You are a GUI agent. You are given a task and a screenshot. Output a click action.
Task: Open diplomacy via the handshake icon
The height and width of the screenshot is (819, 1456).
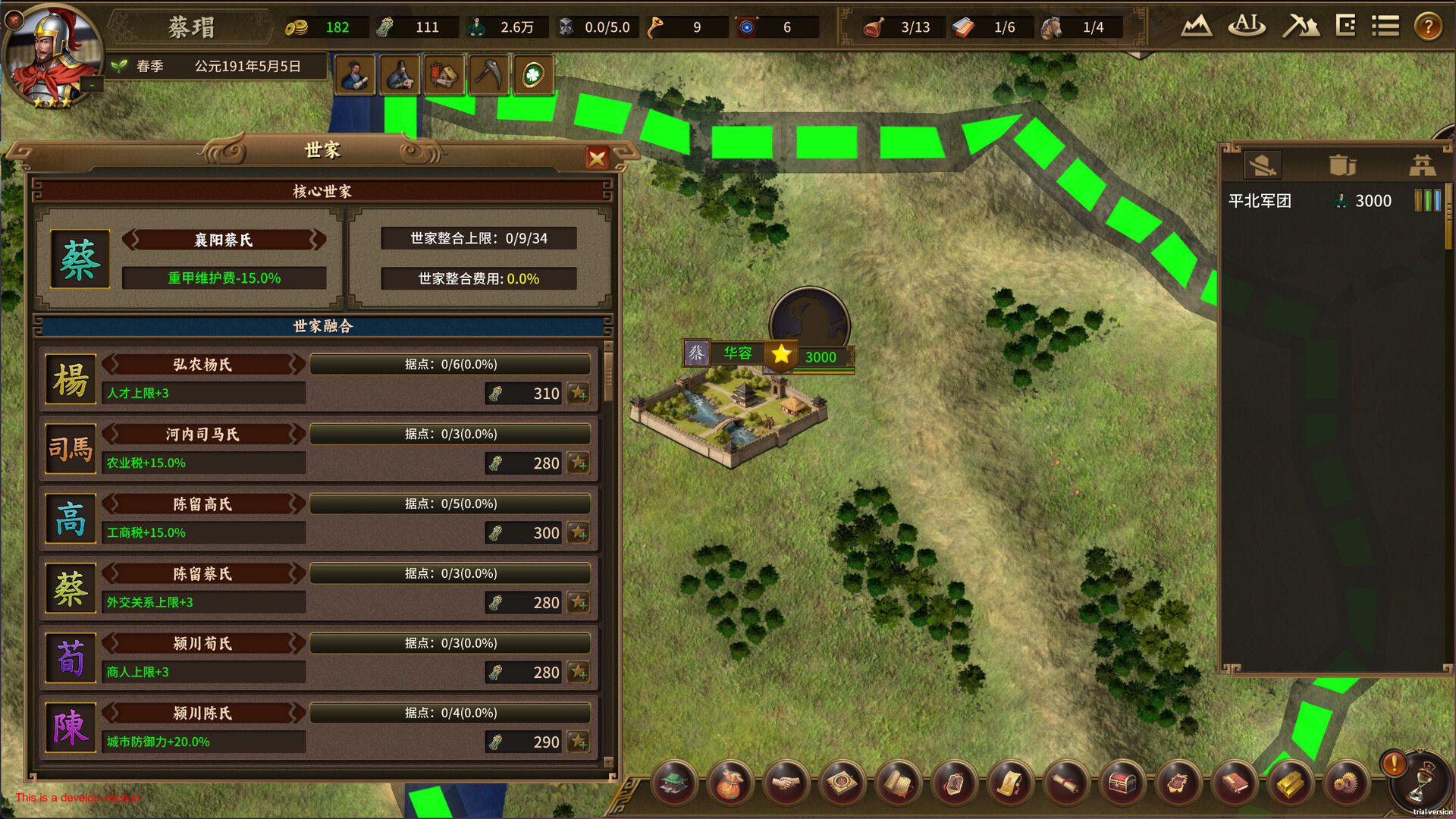click(786, 783)
